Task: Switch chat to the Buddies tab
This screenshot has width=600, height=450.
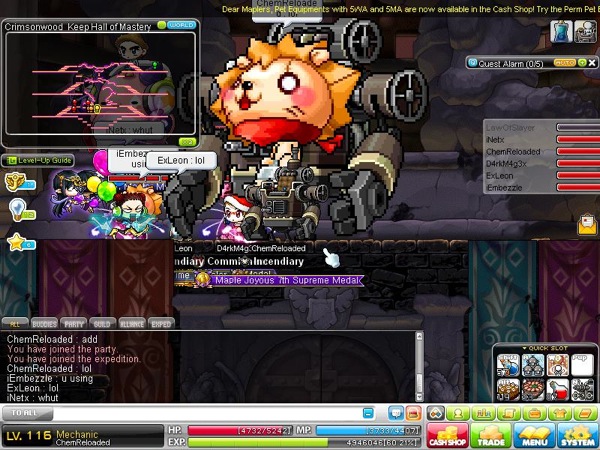Action: coord(43,324)
